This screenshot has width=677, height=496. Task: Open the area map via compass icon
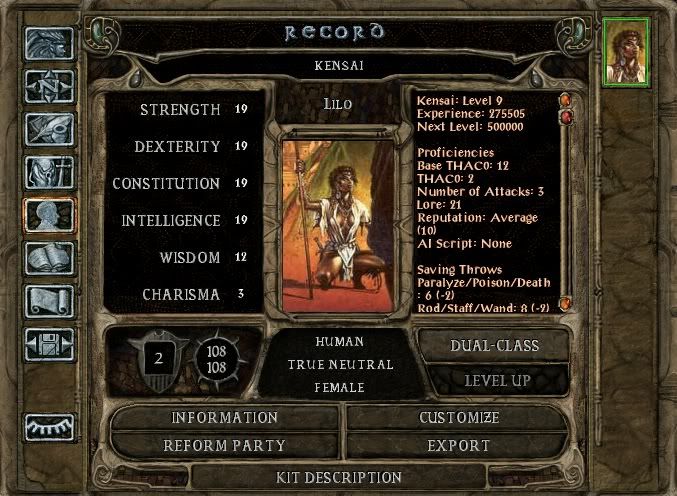coord(49,88)
